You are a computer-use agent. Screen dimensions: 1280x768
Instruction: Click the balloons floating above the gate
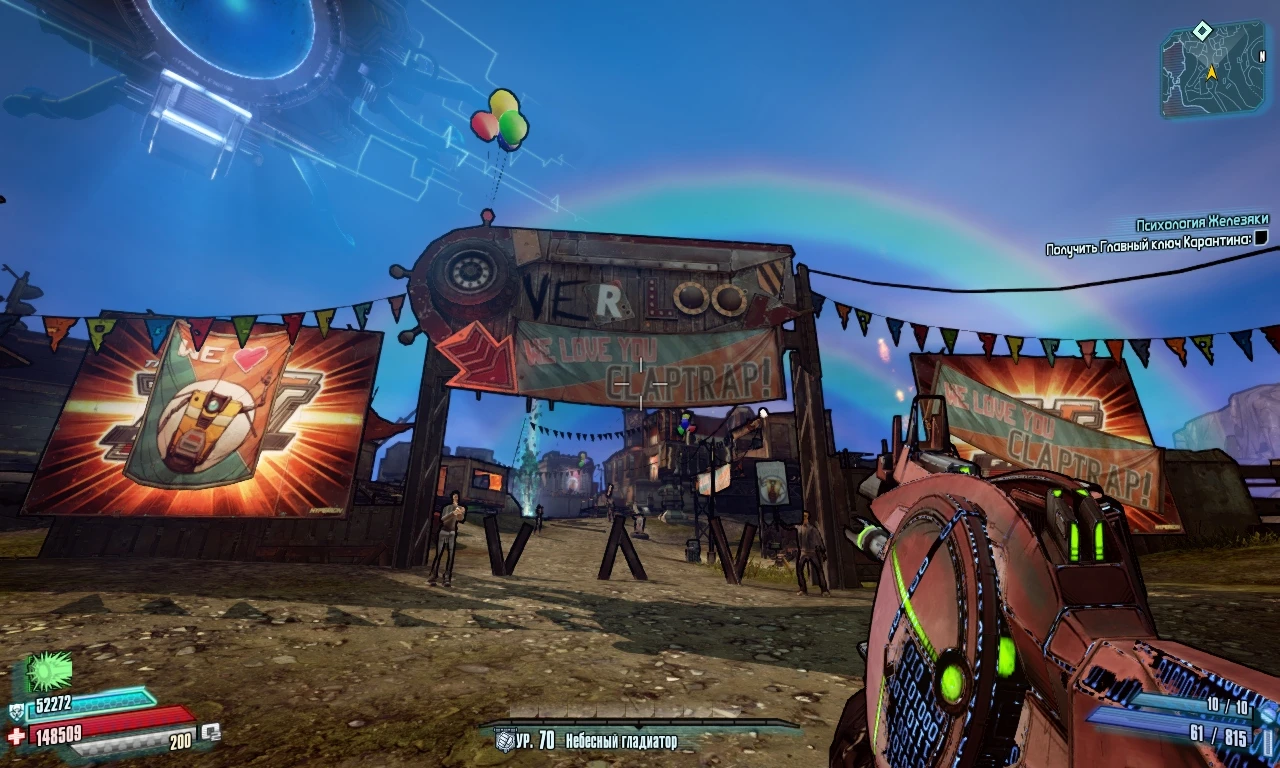click(x=500, y=120)
